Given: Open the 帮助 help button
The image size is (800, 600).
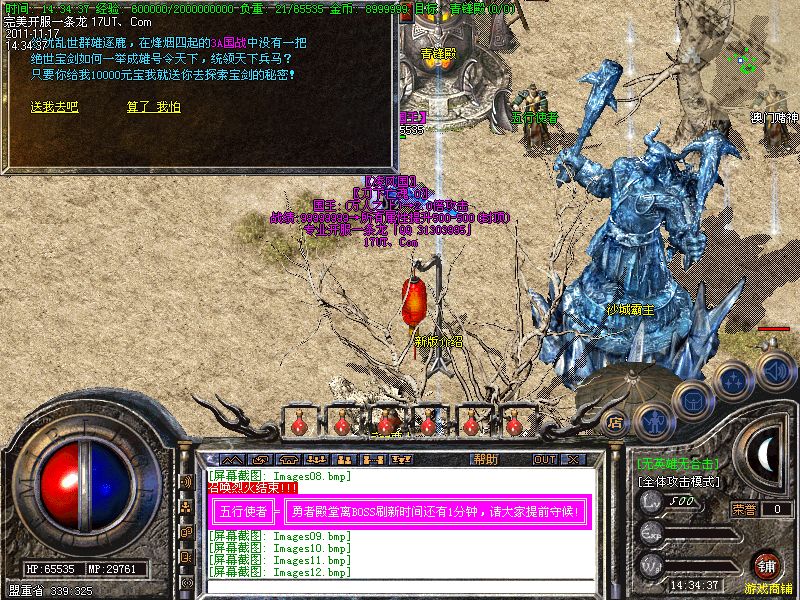Looking at the screenshot, I should (x=486, y=459).
